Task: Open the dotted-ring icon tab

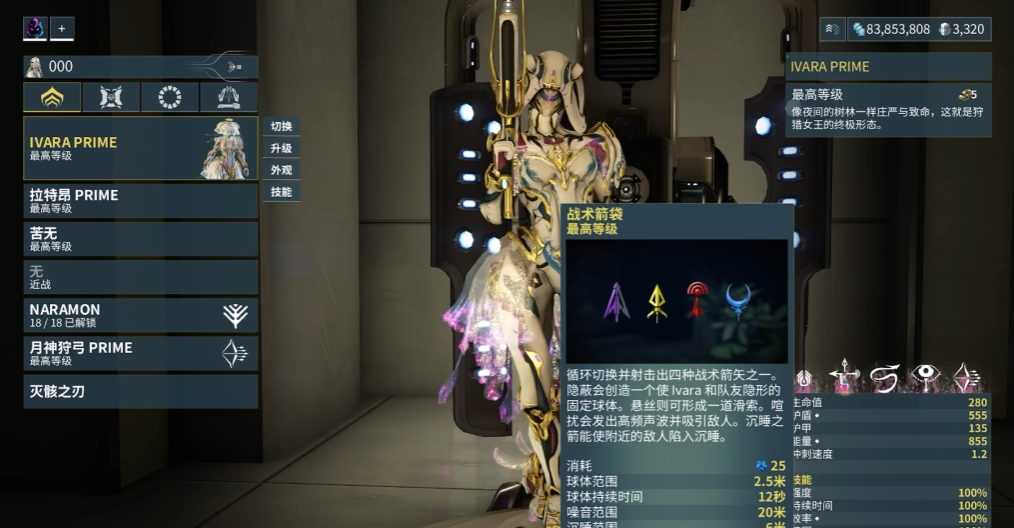Action: point(170,98)
